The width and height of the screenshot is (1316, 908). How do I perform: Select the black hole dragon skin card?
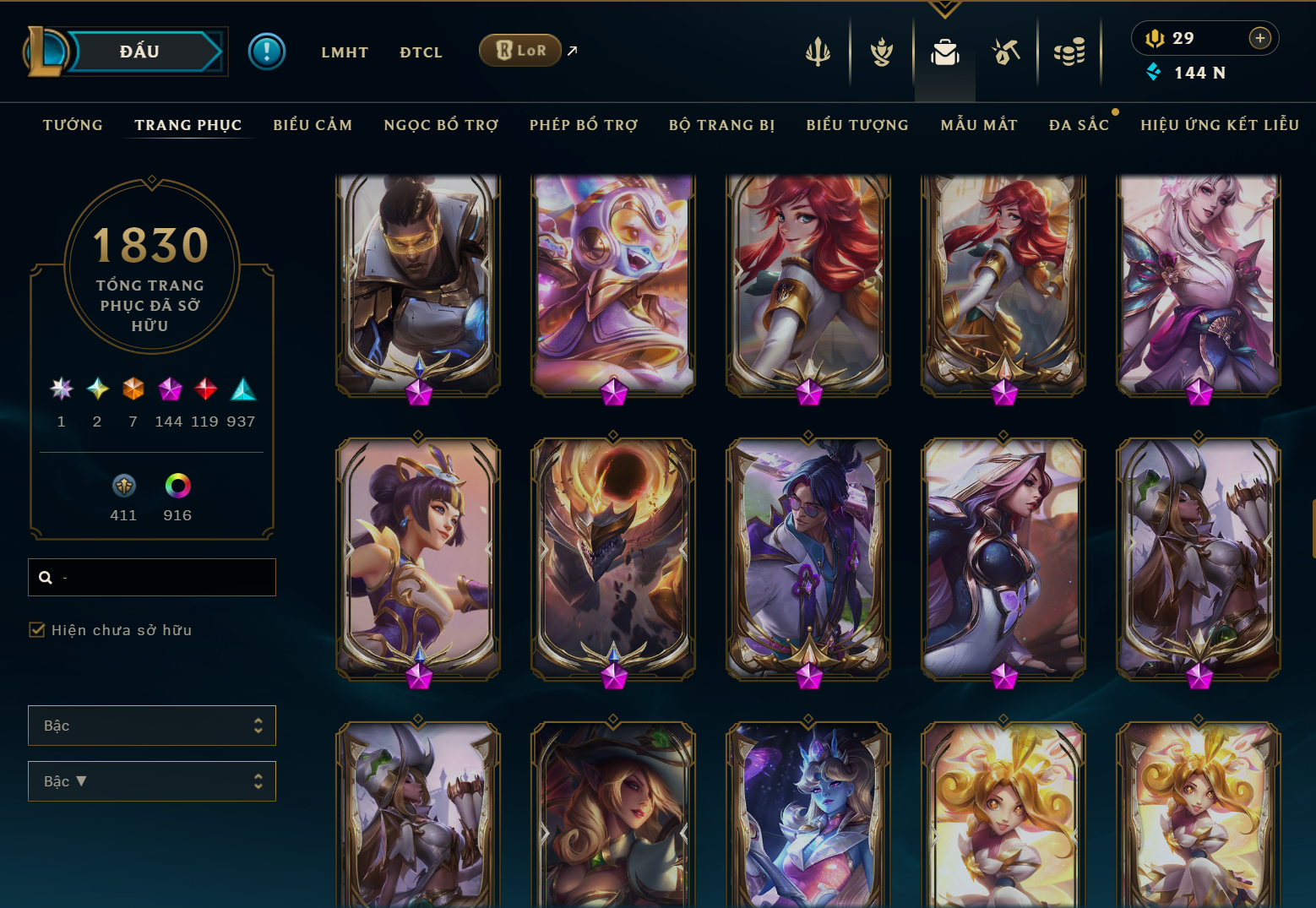(613, 557)
